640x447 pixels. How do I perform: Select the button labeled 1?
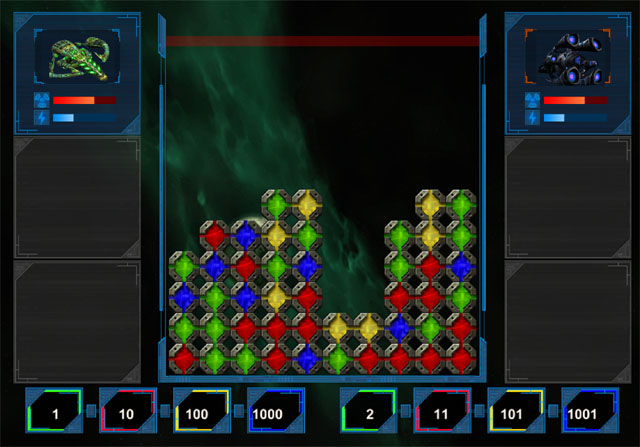coord(56,413)
